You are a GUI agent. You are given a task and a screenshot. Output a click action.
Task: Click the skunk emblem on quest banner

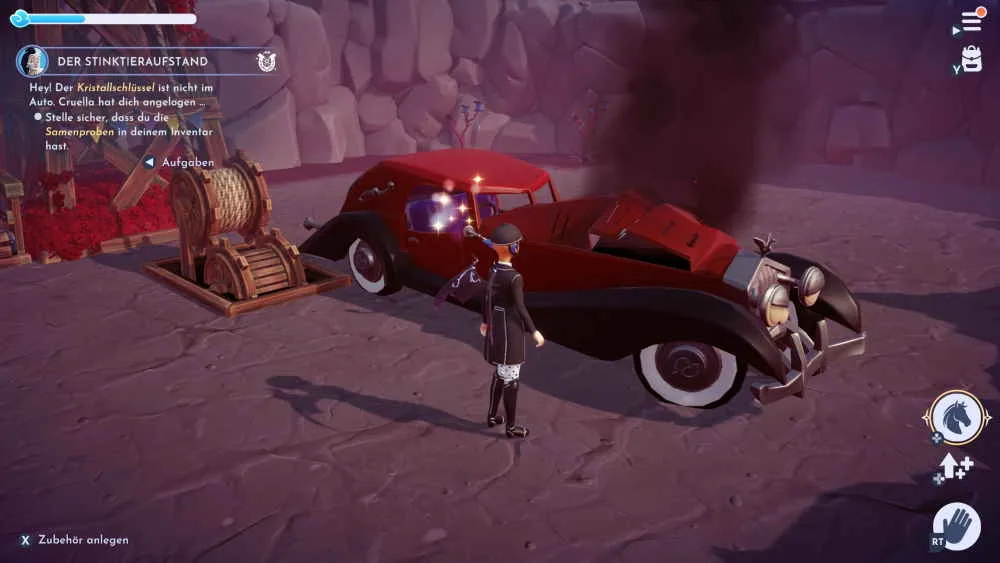[x=266, y=61]
